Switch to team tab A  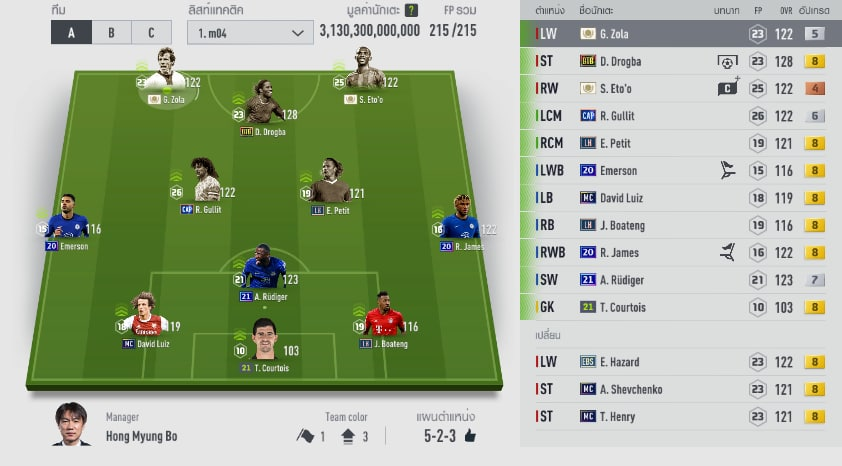pyautogui.click(x=71, y=32)
